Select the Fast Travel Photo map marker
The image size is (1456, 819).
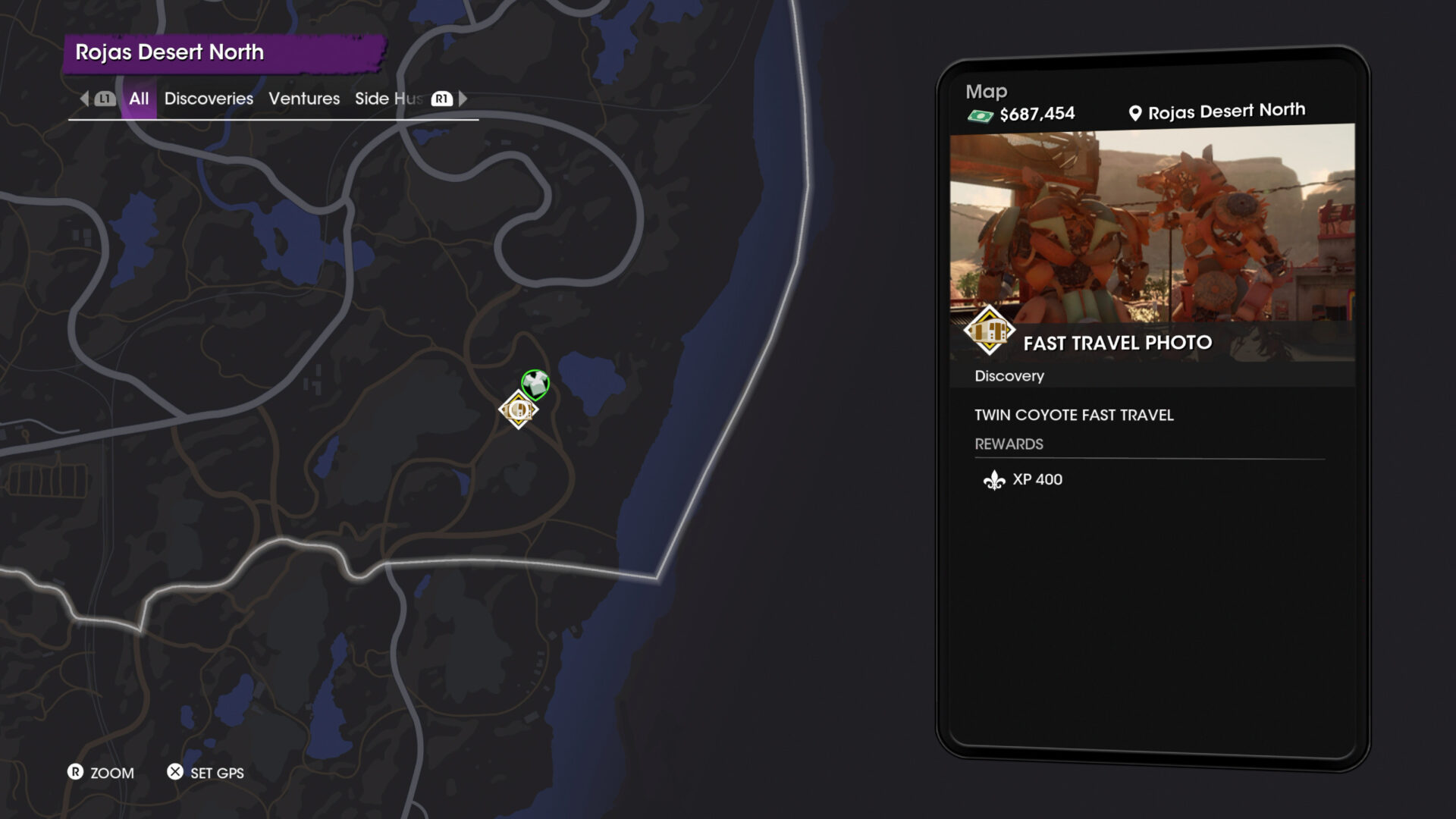[x=518, y=411]
